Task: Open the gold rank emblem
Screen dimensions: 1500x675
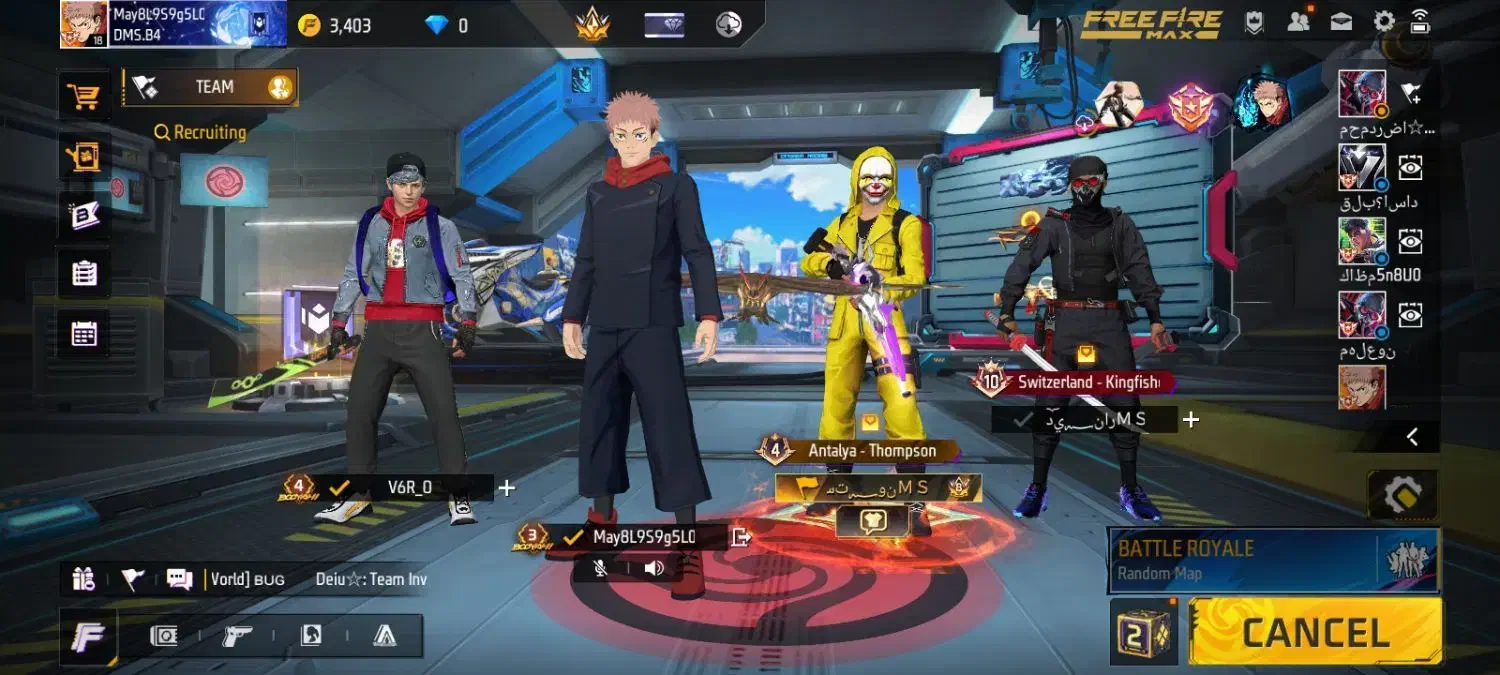Action: click(592, 23)
